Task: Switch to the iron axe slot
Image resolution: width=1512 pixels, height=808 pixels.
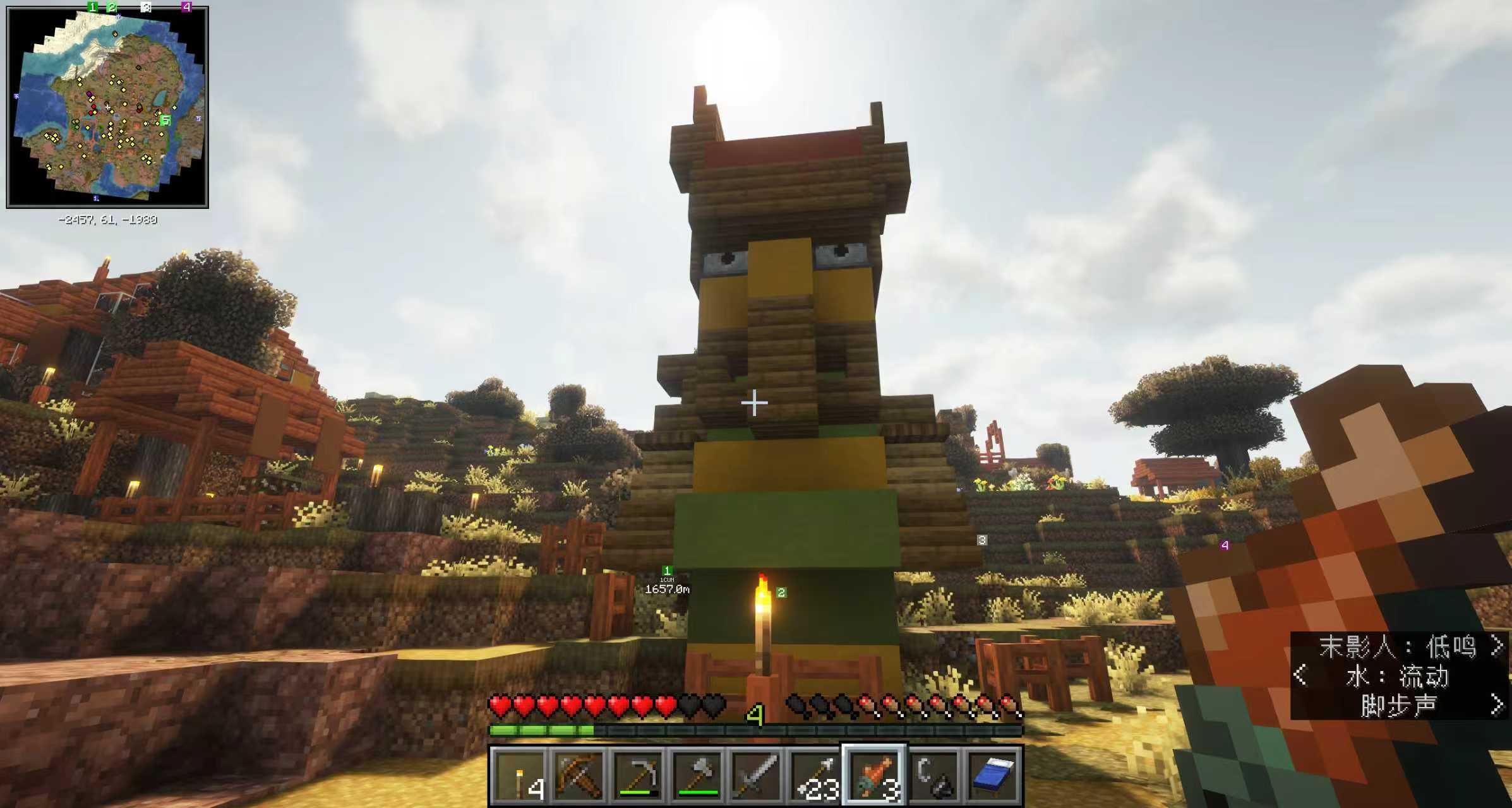Action: pos(697,775)
